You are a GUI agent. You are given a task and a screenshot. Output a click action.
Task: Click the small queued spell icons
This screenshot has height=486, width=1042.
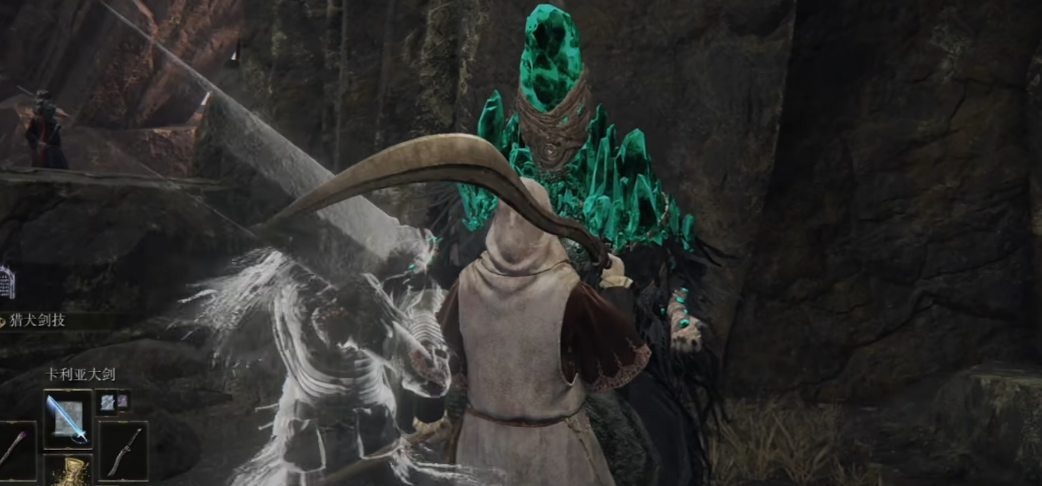[x=113, y=401]
